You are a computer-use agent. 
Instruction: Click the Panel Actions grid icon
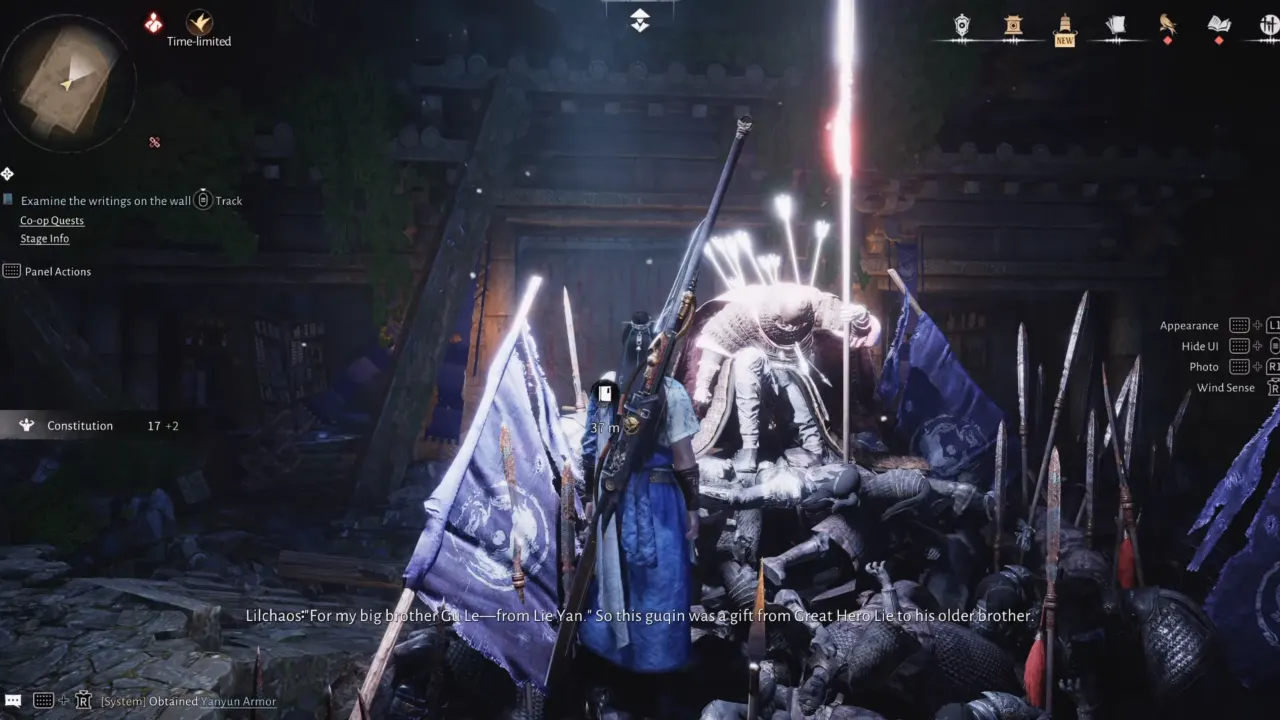pyautogui.click(x=12, y=270)
